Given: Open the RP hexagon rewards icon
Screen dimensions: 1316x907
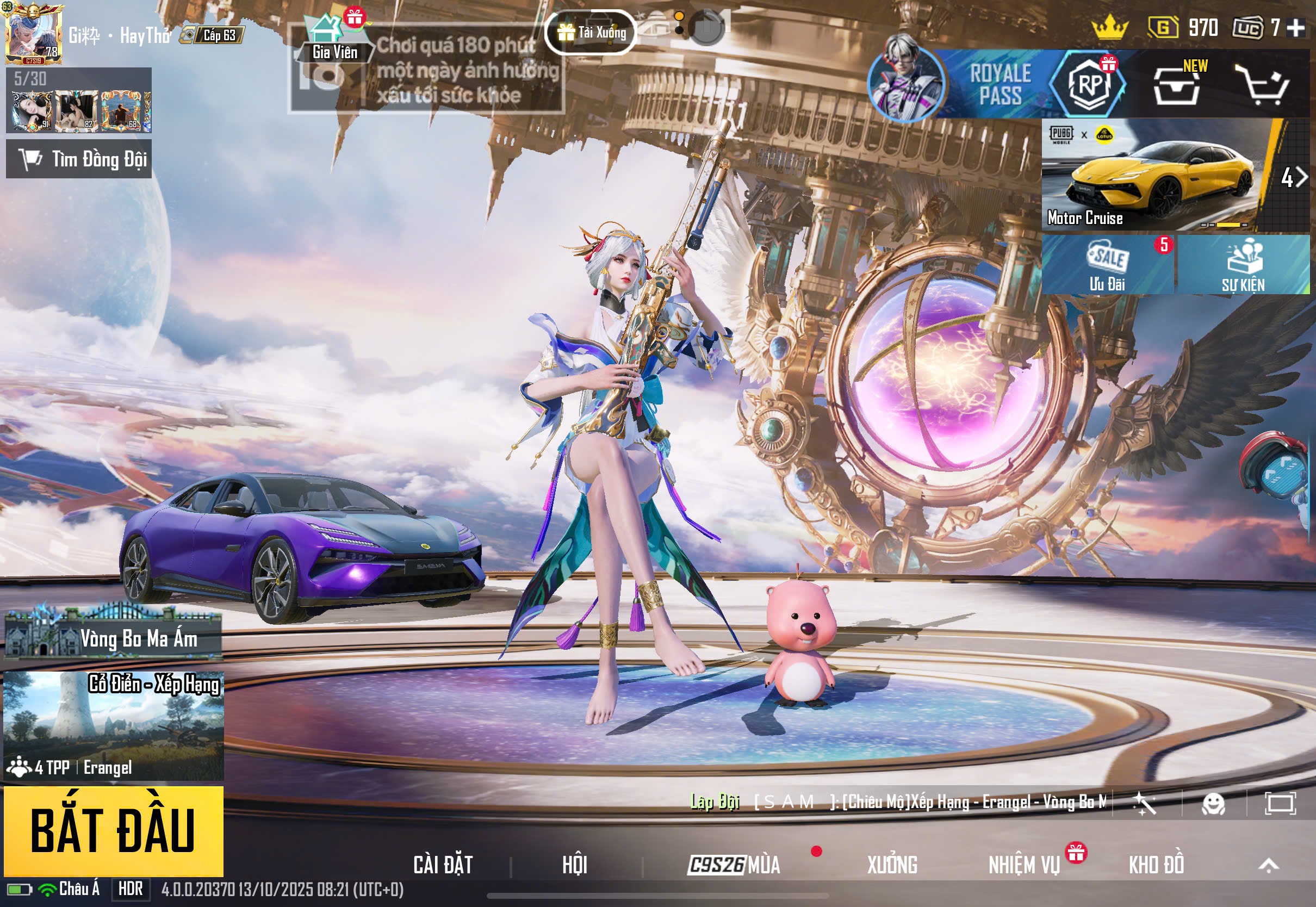Looking at the screenshot, I should (1088, 84).
